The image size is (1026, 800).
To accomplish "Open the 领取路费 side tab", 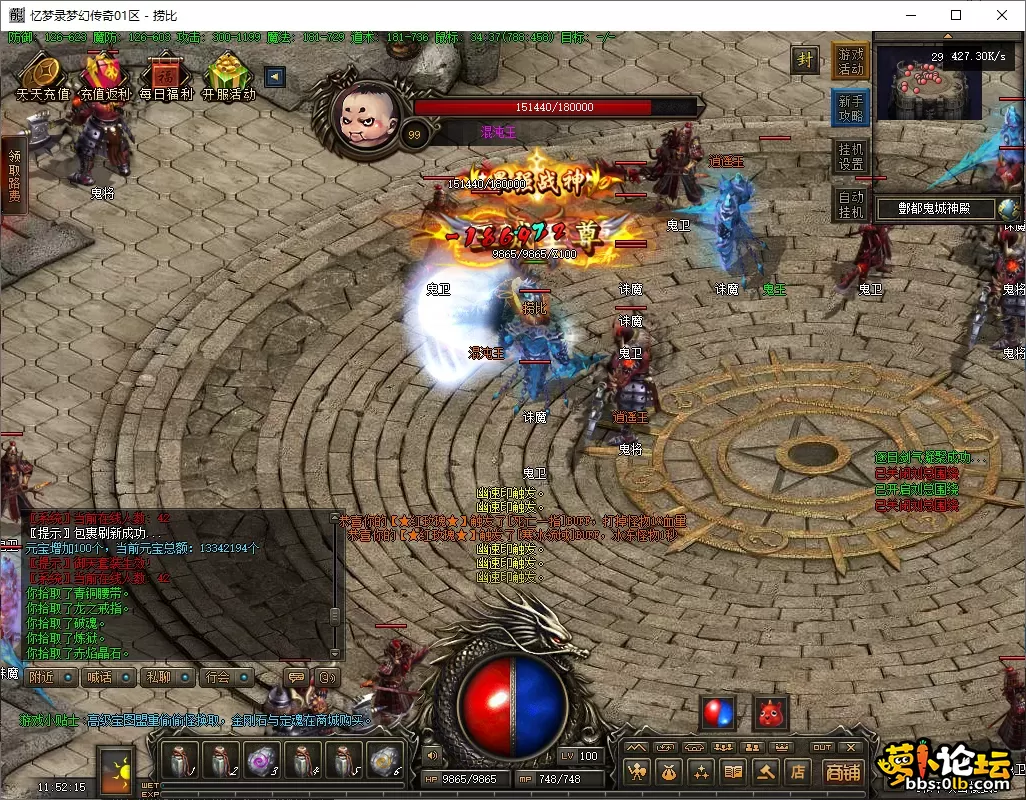I will (x=14, y=176).
